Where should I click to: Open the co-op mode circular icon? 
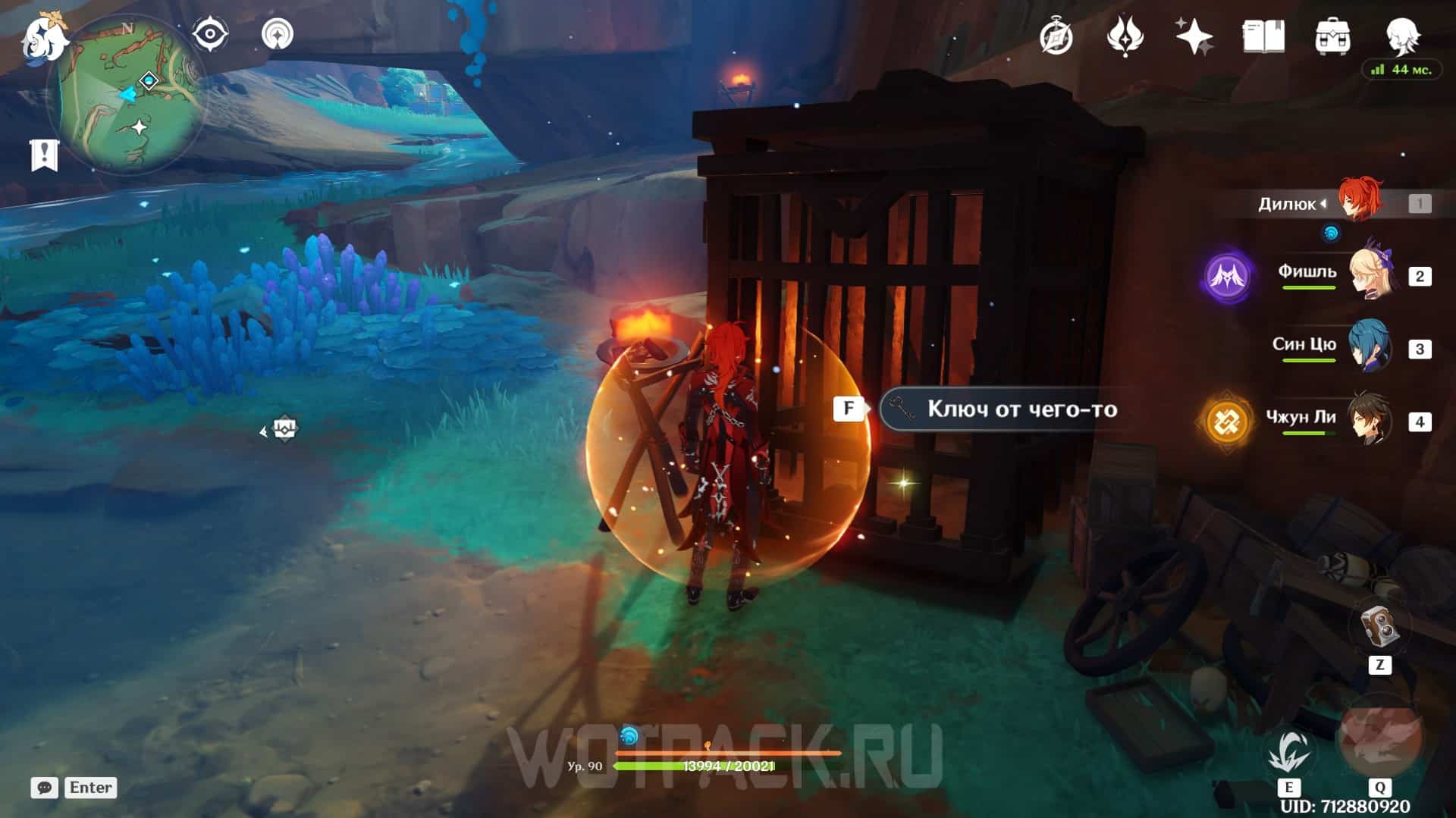[x=277, y=35]
